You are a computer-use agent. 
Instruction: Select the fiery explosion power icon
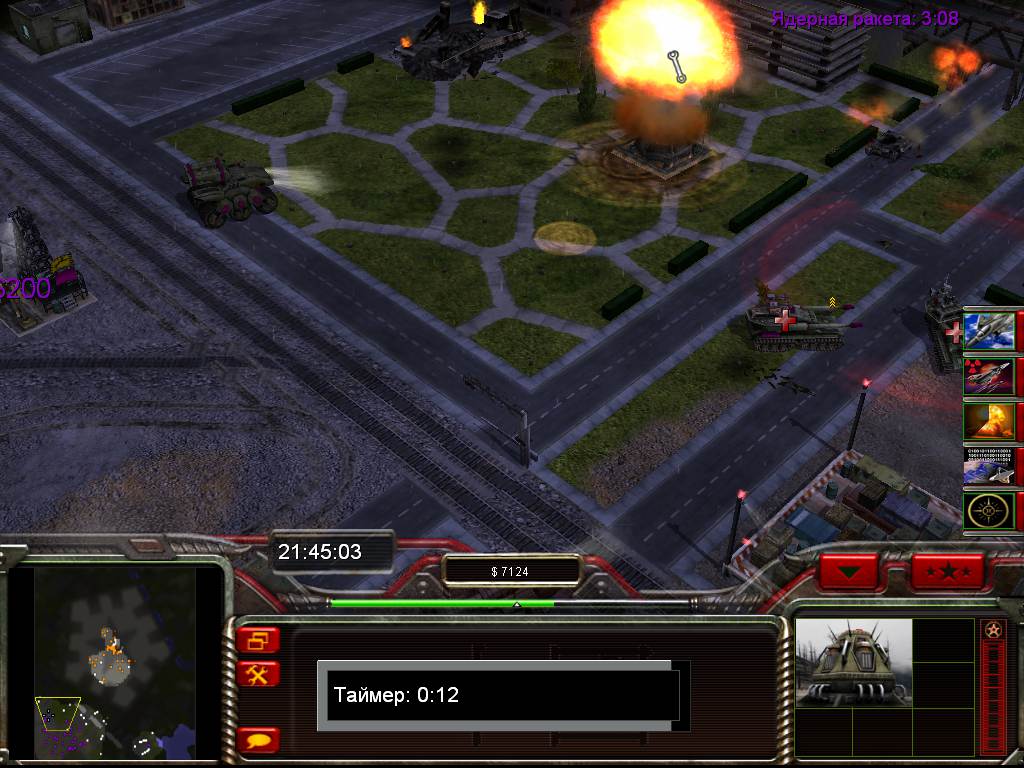click(x=988, y=421)
